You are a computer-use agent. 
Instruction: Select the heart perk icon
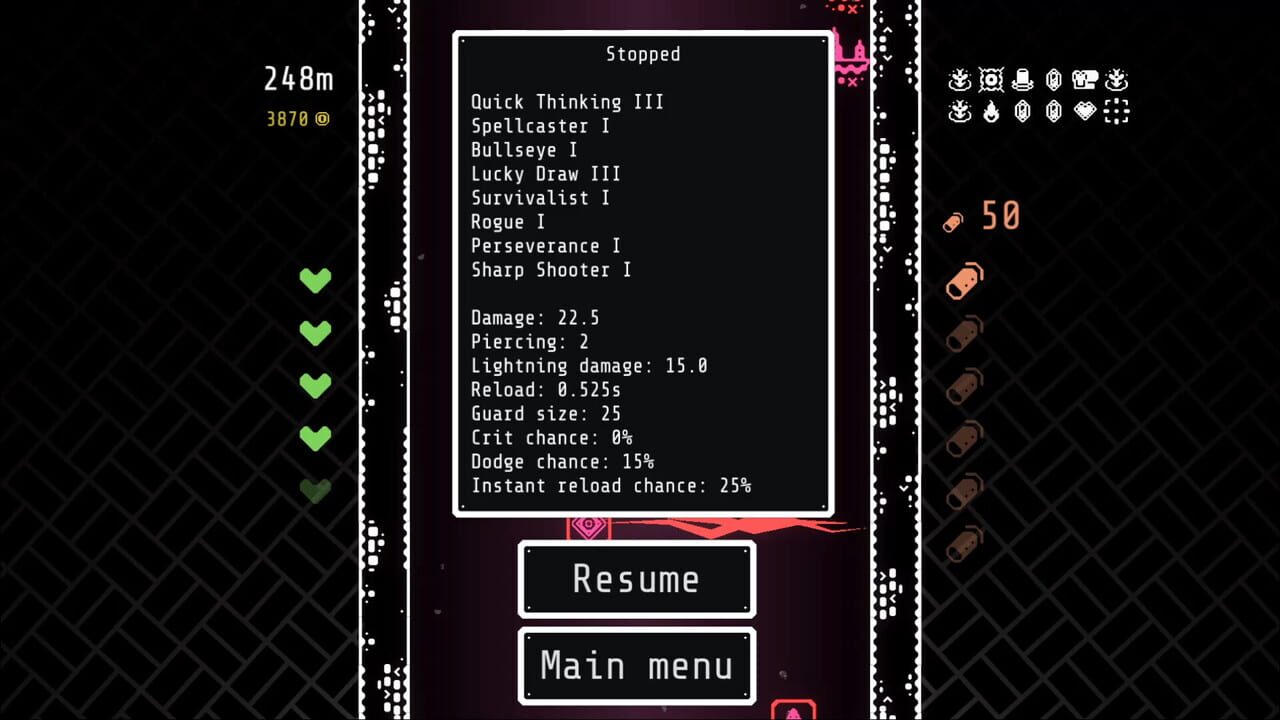pos(1086,112)
